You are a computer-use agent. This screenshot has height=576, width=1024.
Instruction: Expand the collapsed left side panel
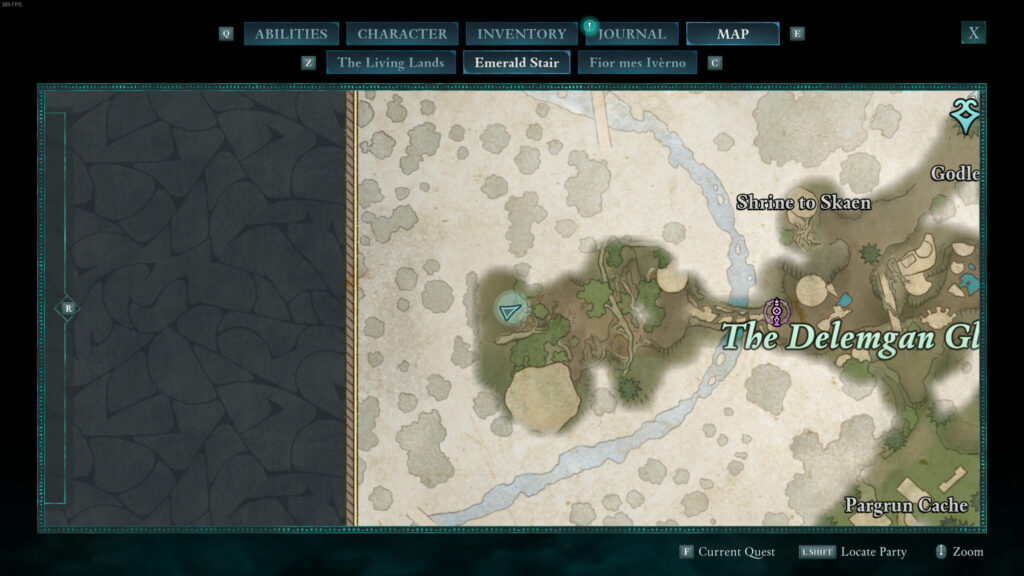(x=67, y=308)
